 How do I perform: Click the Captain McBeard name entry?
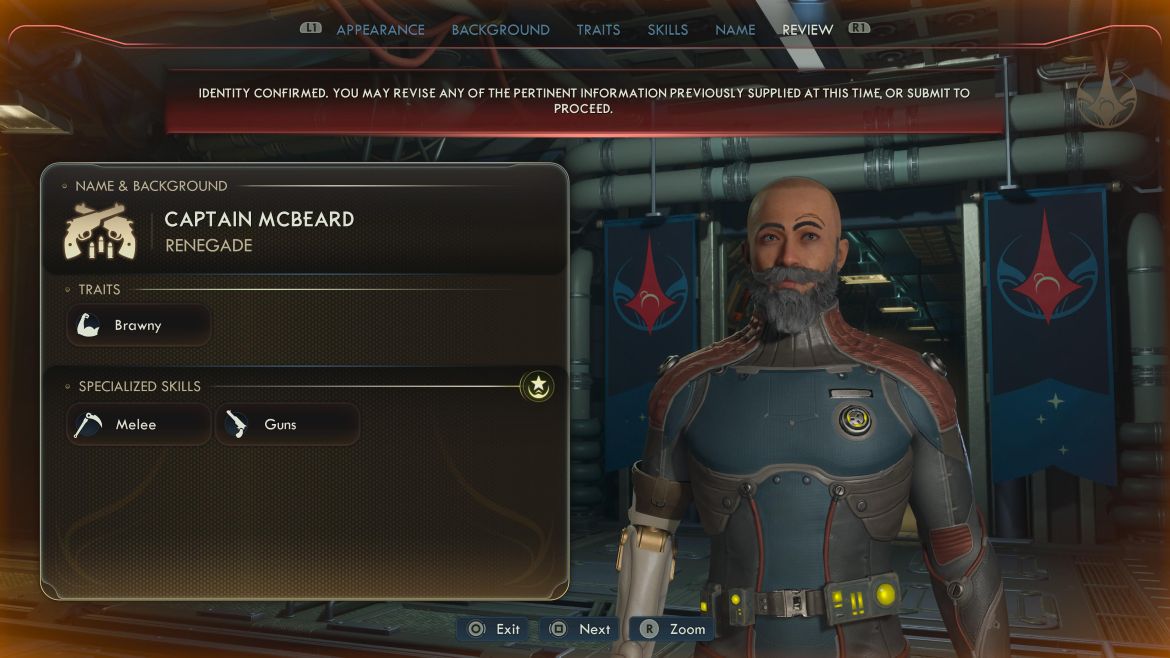point(259,219)
